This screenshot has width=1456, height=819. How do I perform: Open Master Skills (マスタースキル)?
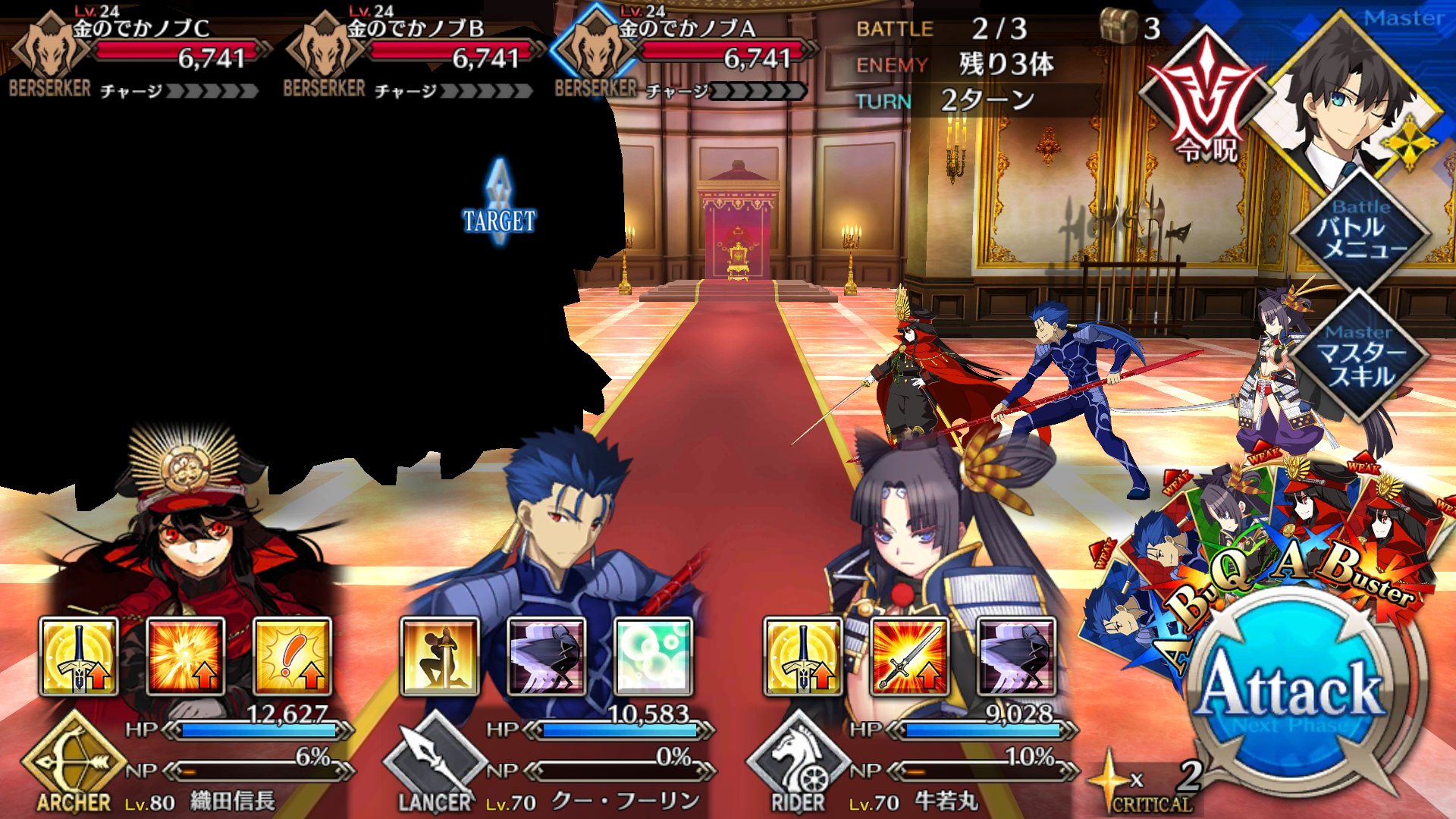coord(1360,358)
